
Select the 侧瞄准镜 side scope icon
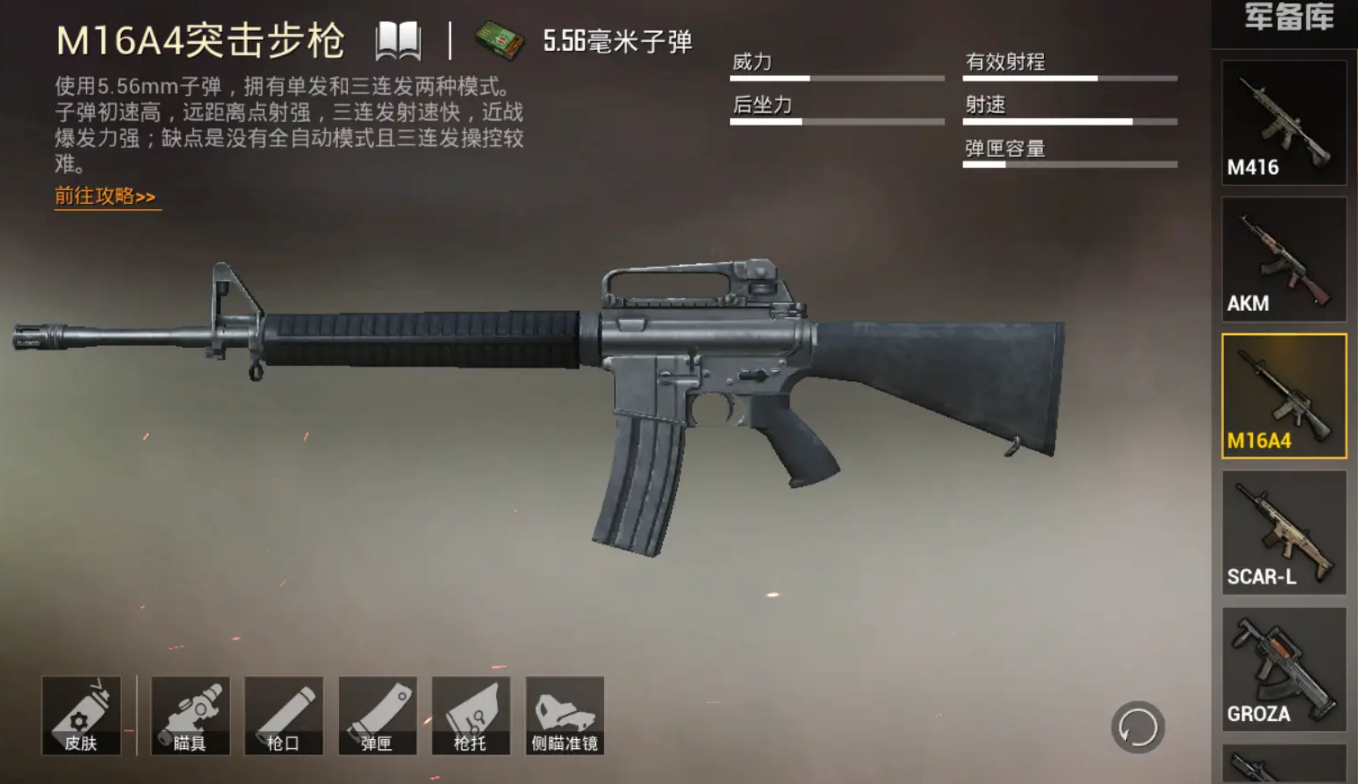tap(563, 714)
